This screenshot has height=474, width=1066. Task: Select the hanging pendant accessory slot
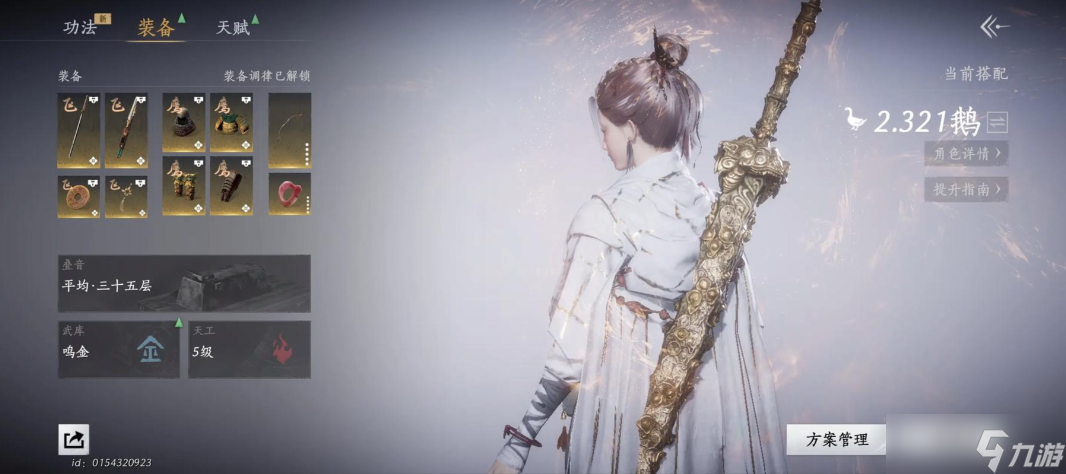click(x=126, y=196)
